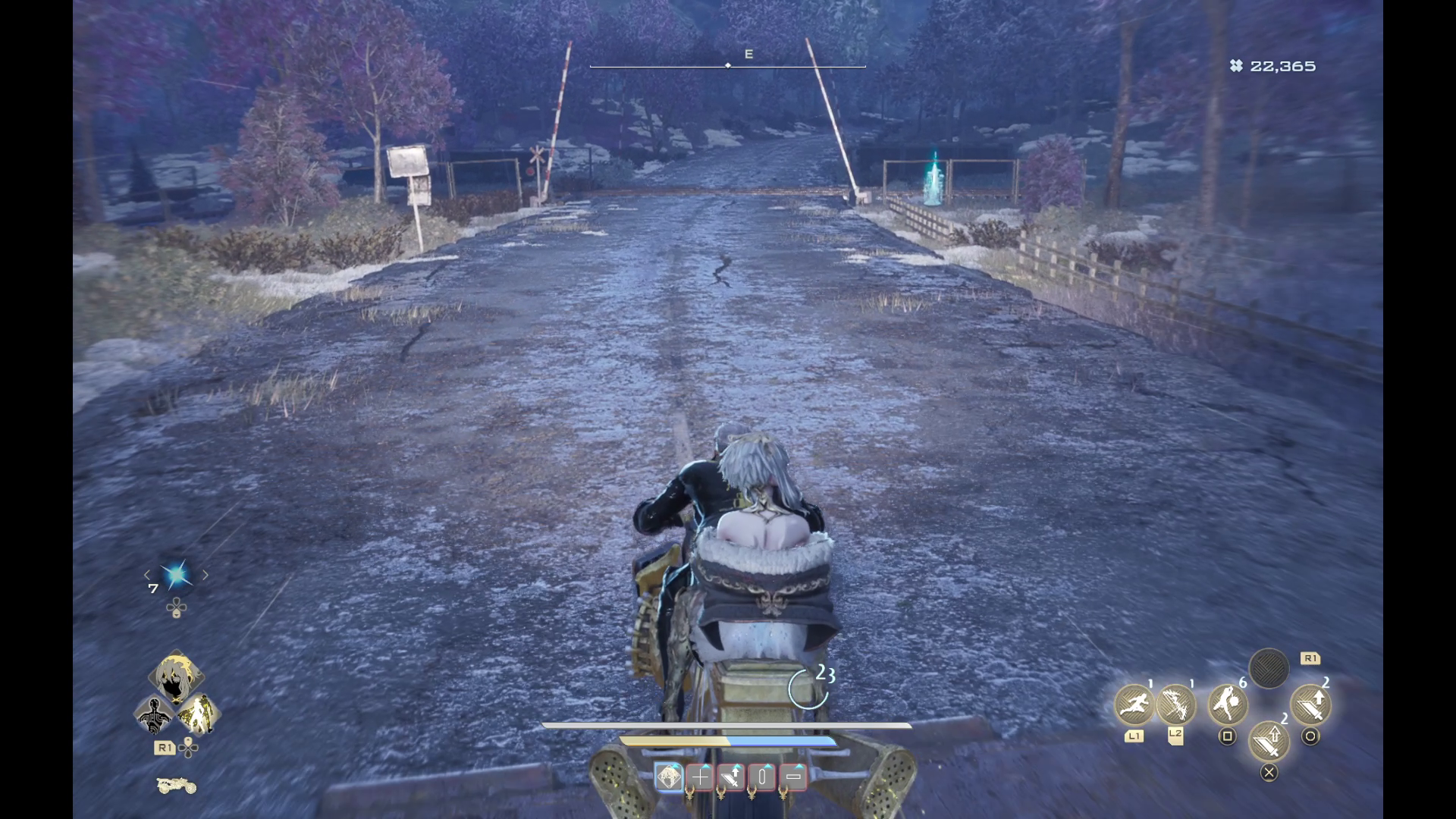The image size is (1456, 819).
Task: Cycle to the previous quick item
Action: tap(148, 576)
